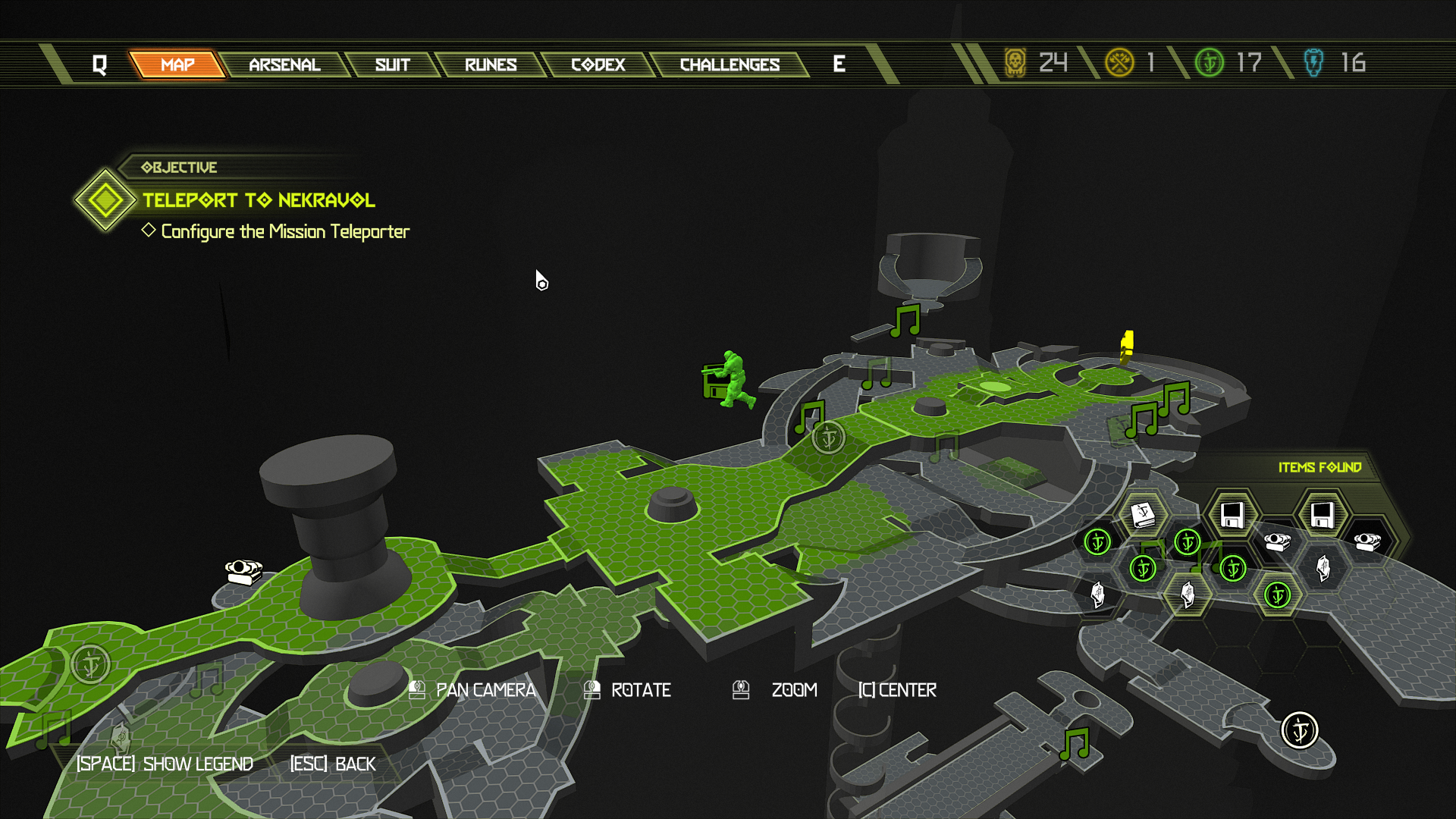Select the white Slayer emblem marker on the map
Viewport: 1456px width, 819px height.
point(1300,730)
